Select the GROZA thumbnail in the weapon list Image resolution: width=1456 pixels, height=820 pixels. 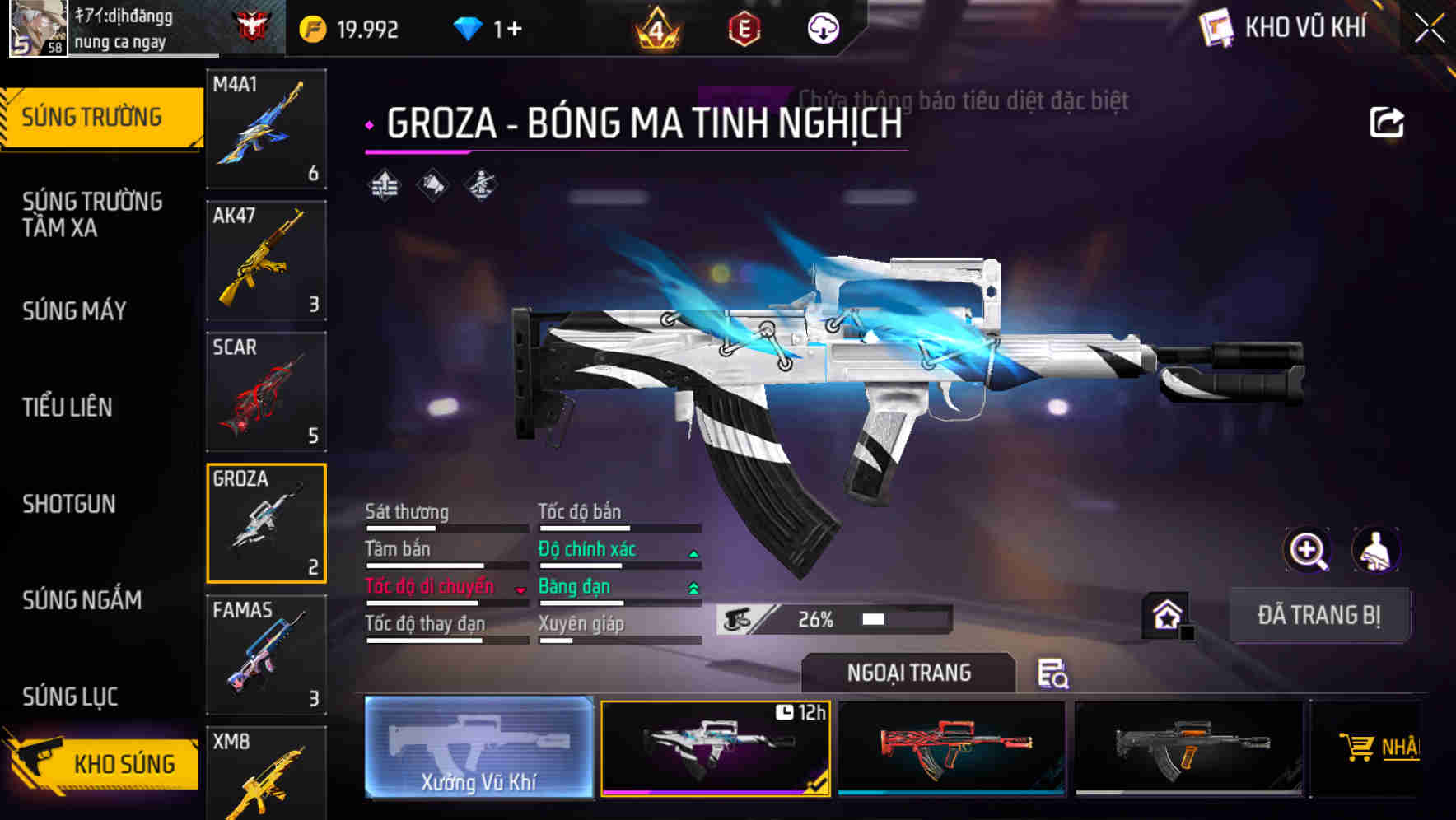click(266, 523)
